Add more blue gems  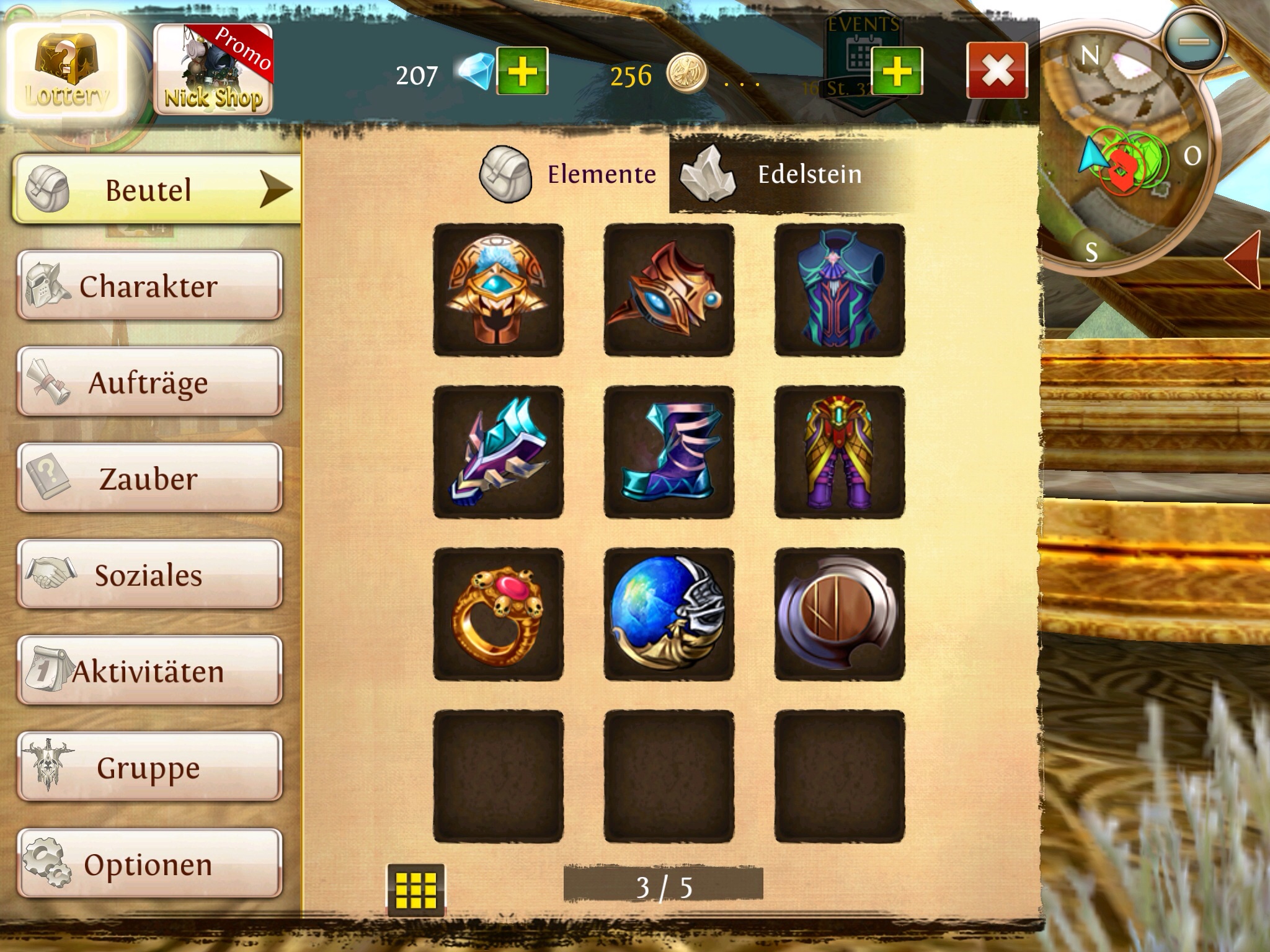click(522, 71)
